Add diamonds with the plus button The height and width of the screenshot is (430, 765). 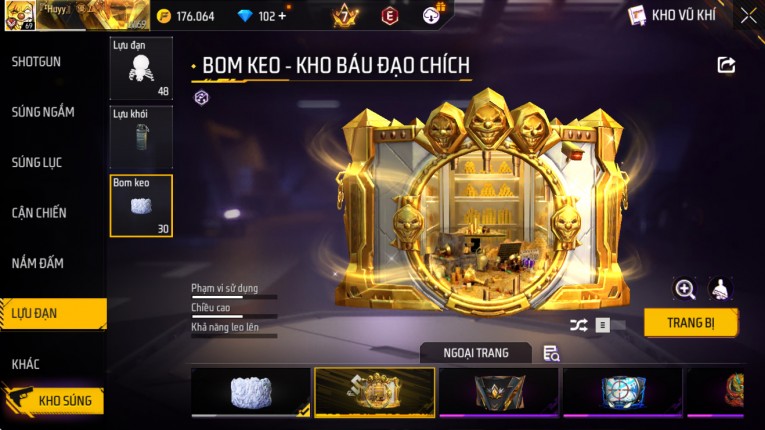pos(281,16)
